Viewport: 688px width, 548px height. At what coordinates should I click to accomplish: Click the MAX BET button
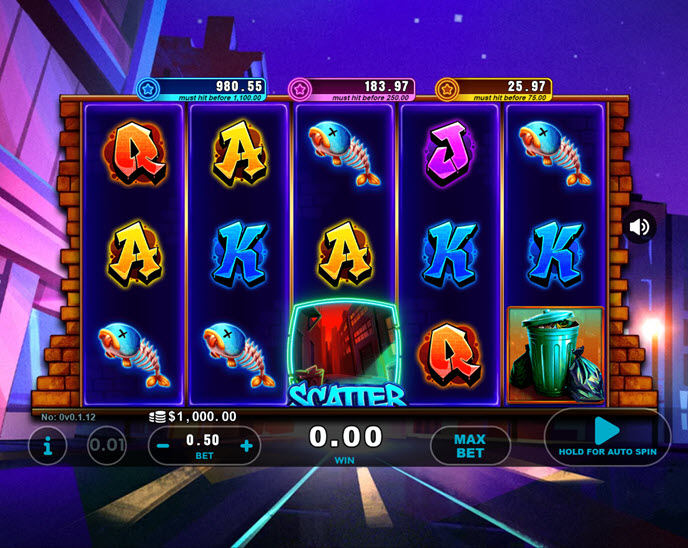tap(470, 446)
